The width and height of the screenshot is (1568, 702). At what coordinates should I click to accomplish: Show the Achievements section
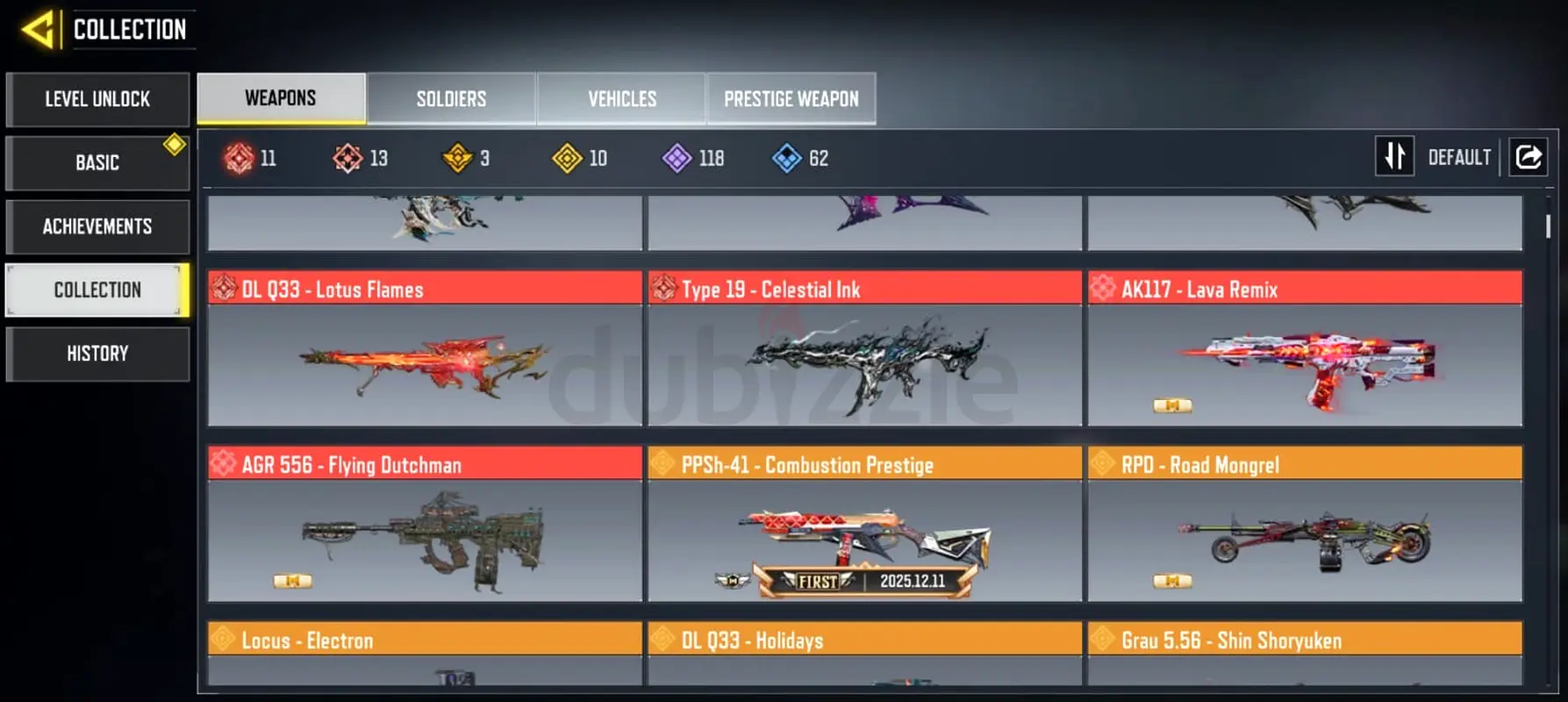point(97,226)
